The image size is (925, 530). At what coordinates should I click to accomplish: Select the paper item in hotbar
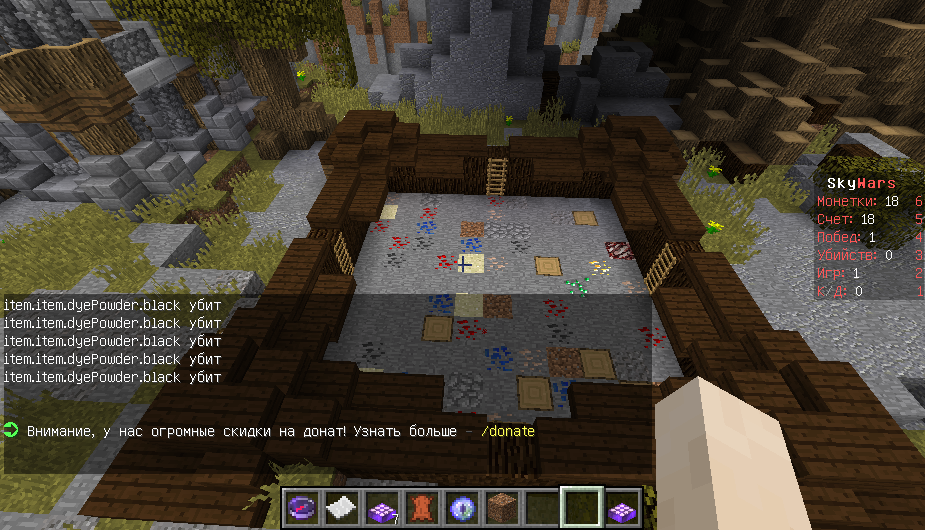pyautogui.click(x=341, y=507)
